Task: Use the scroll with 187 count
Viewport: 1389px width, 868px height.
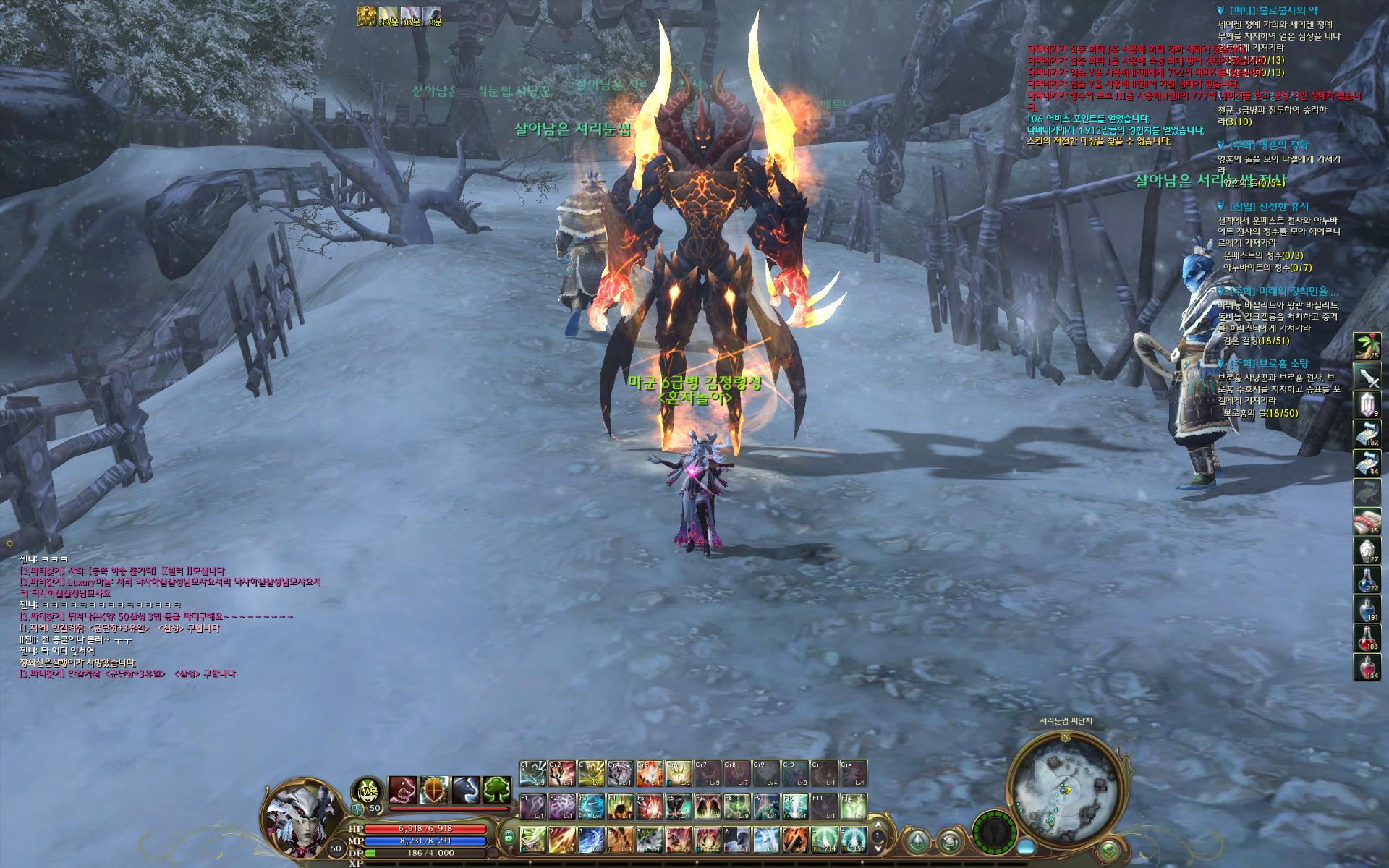Action: (x=1367, y=433)
